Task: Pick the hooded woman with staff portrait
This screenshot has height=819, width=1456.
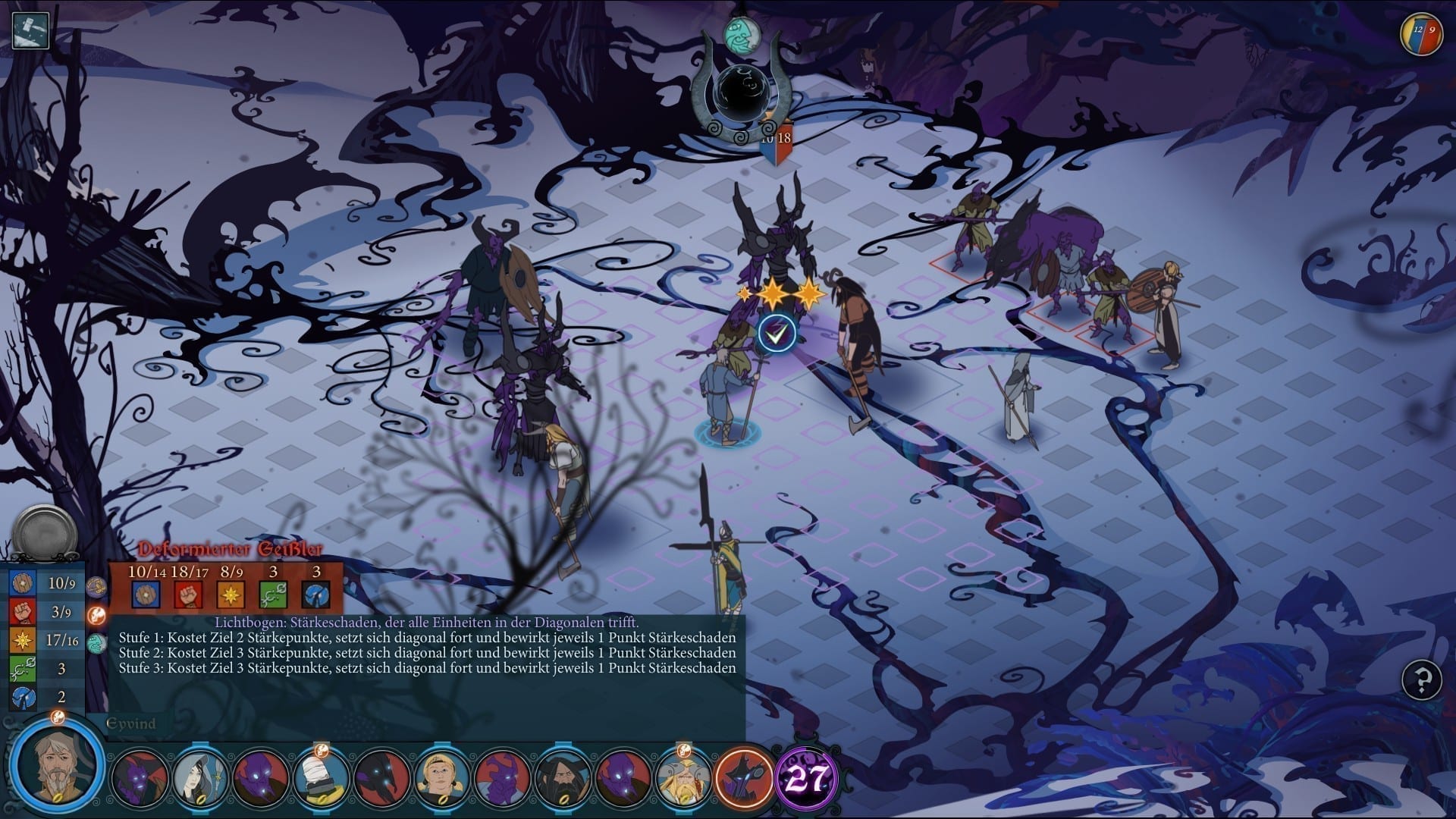Action: click(201, 777)
